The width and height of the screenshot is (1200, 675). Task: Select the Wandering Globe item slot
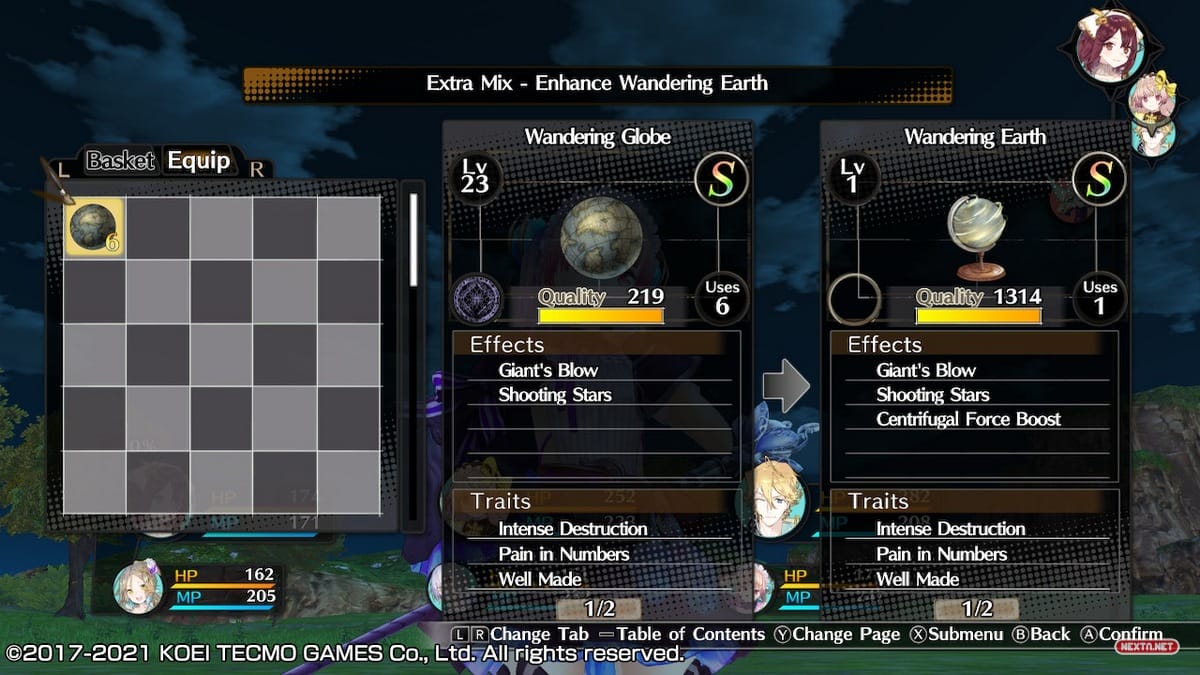pos(94,227)
